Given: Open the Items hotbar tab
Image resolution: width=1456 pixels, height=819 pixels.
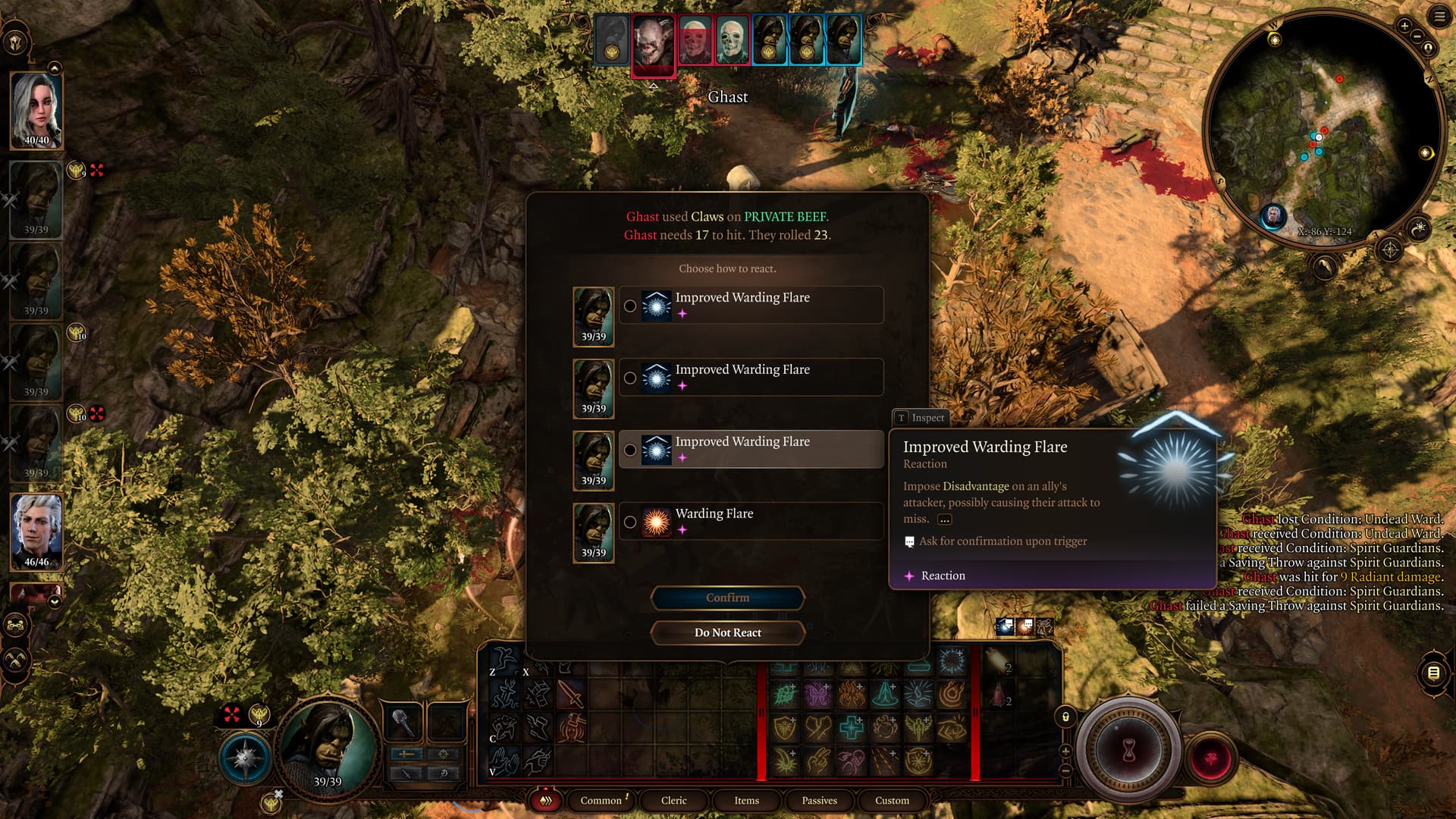Looking at the screenshot, I should point(746,800).
